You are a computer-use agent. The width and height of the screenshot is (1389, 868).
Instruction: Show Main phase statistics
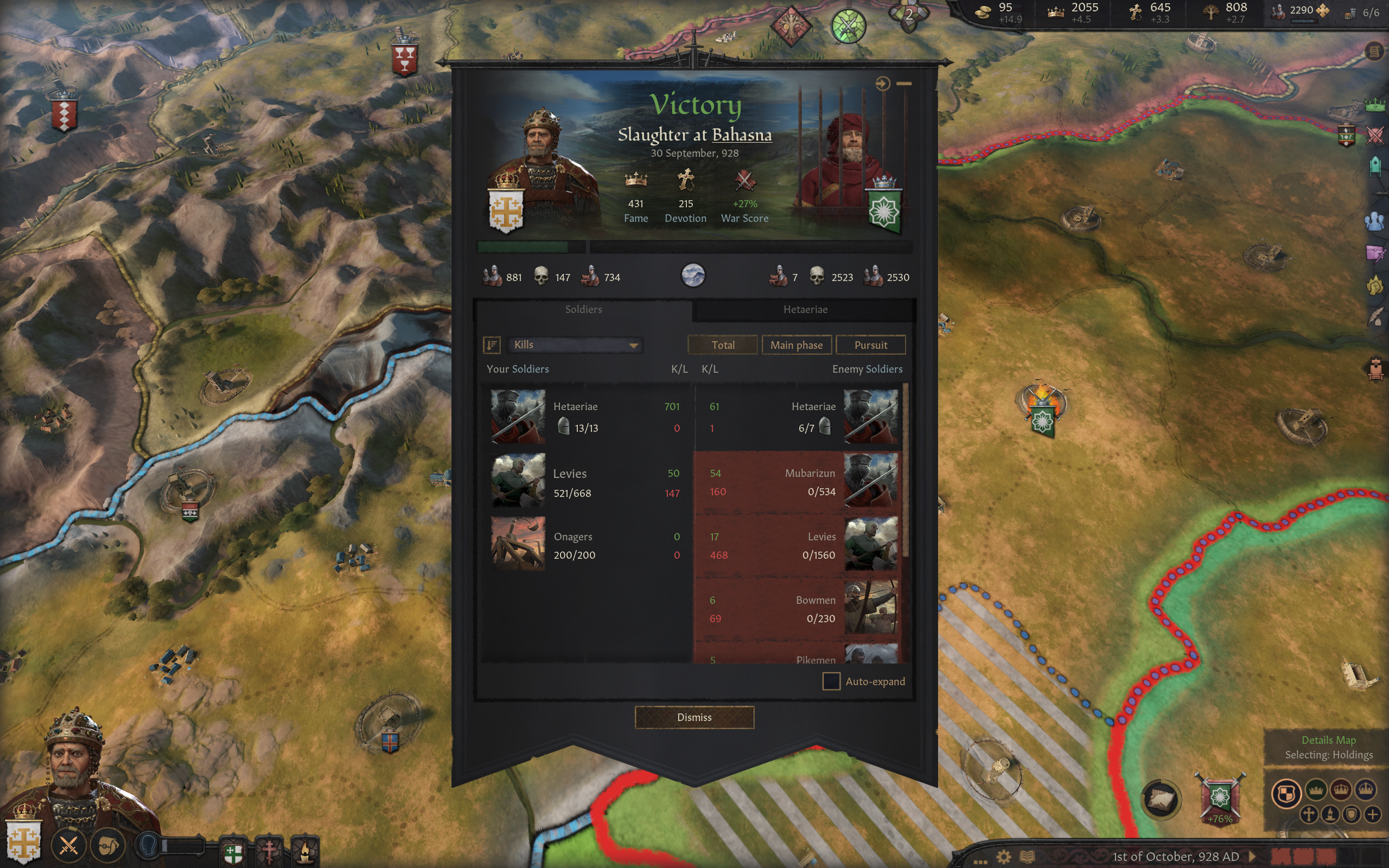[x=796, y=345]
